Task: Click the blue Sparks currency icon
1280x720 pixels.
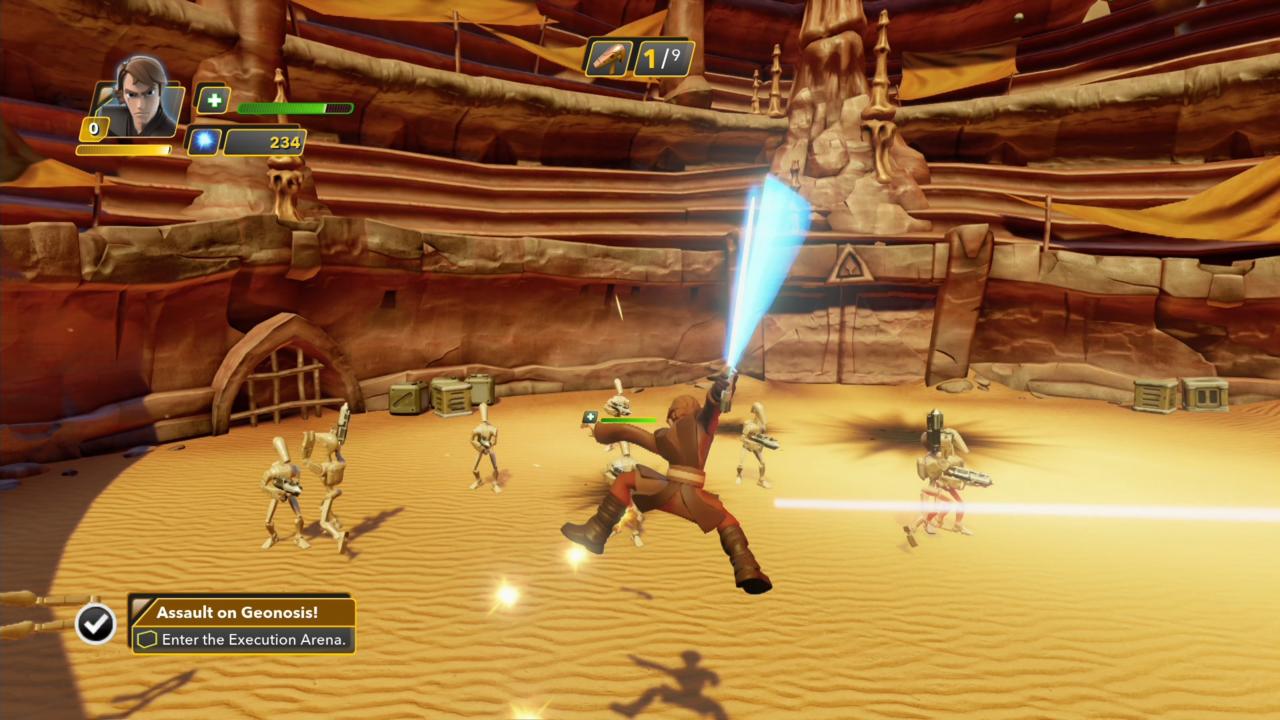Action: tap(203, 141)
